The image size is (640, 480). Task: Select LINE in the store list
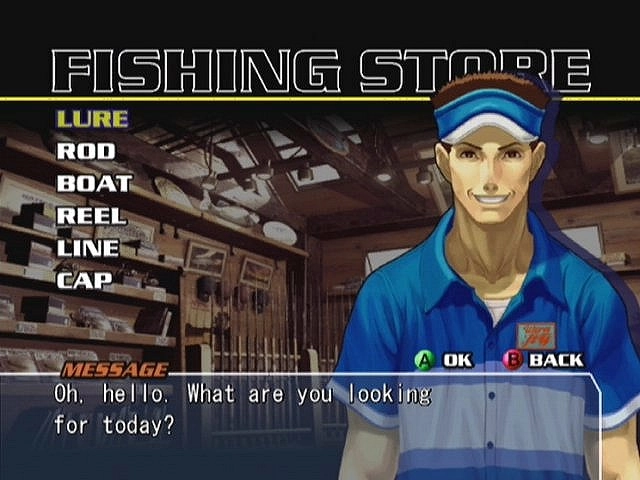point(88,247)
